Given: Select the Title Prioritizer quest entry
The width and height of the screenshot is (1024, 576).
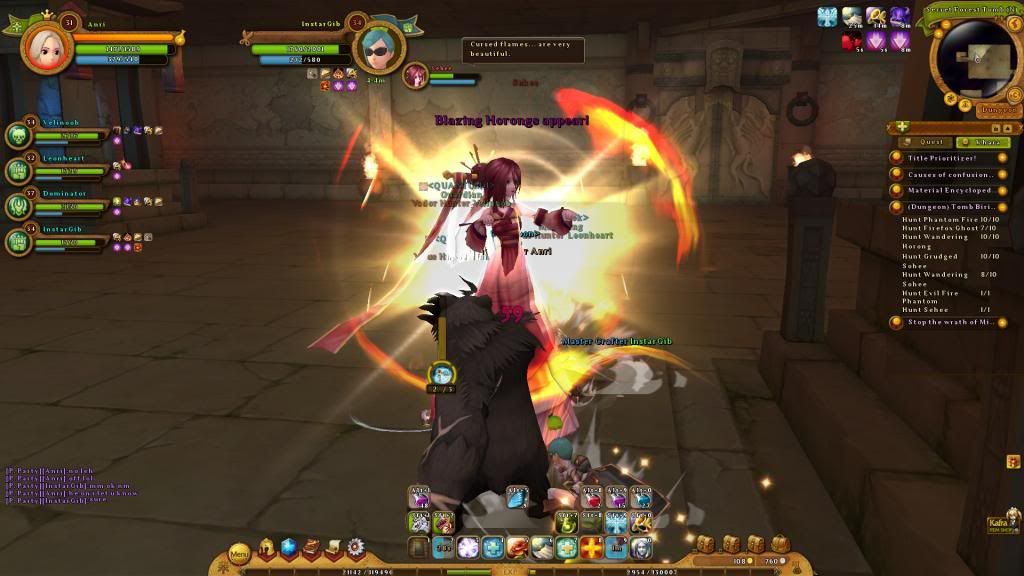Looking at the screenshot, I should coord(942,158).
